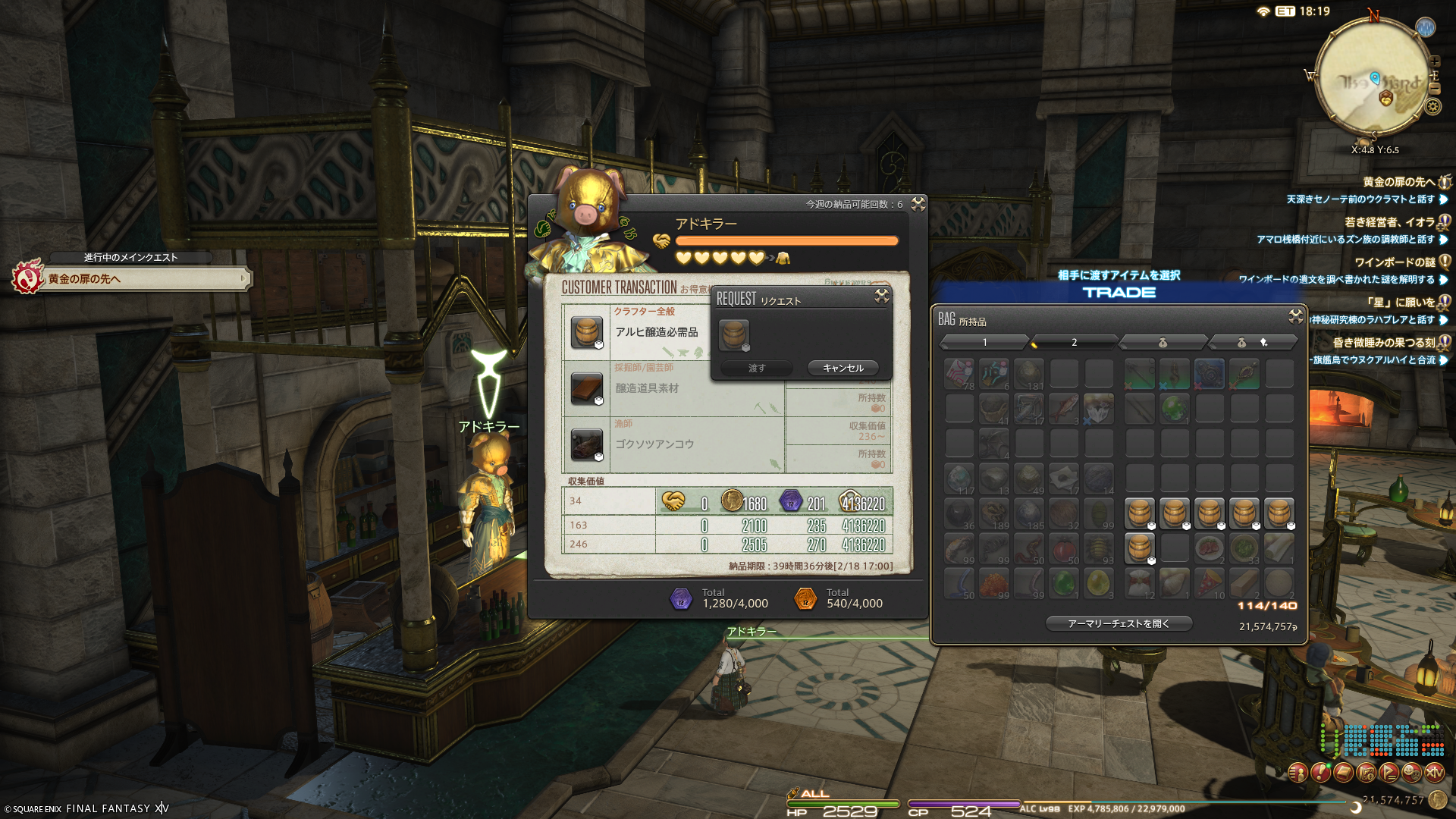The height and width of the screenshot is (819, 1456).
Task: Select the ゴクソツアンコウ fish delivery row
Action: pos(654,444)
